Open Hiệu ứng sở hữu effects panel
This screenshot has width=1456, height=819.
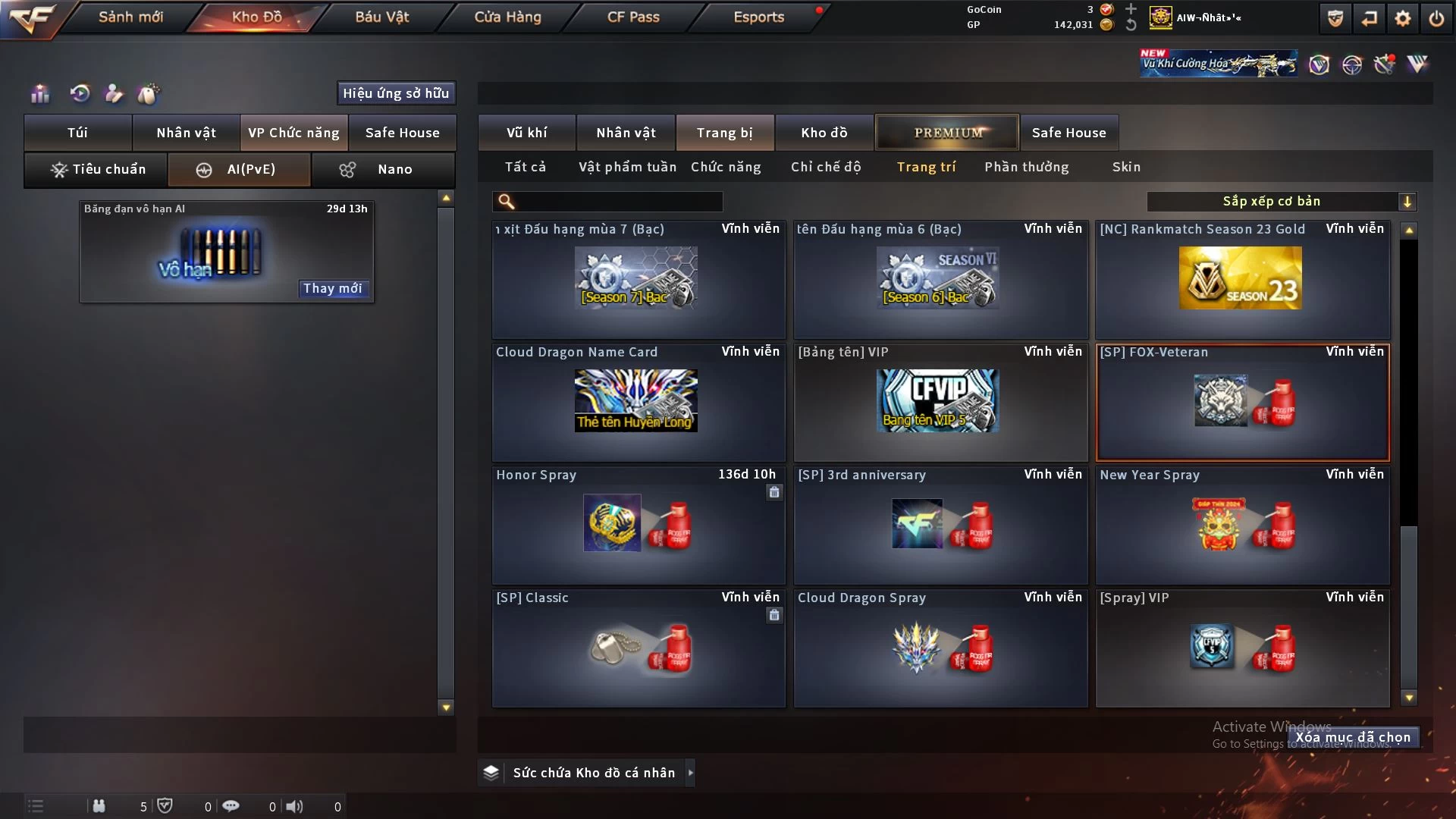(396, 93)
